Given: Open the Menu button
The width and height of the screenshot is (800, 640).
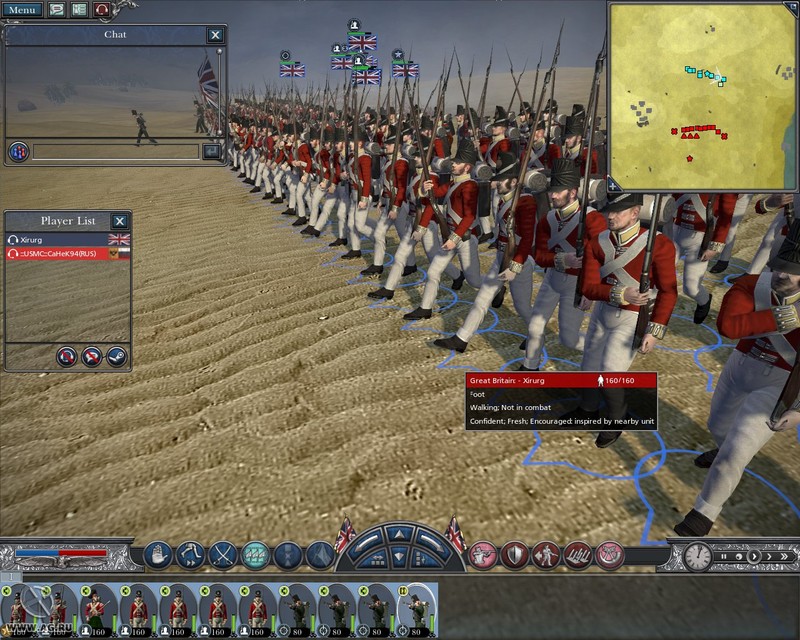Looking at the screenshot, I should point(22,10).
